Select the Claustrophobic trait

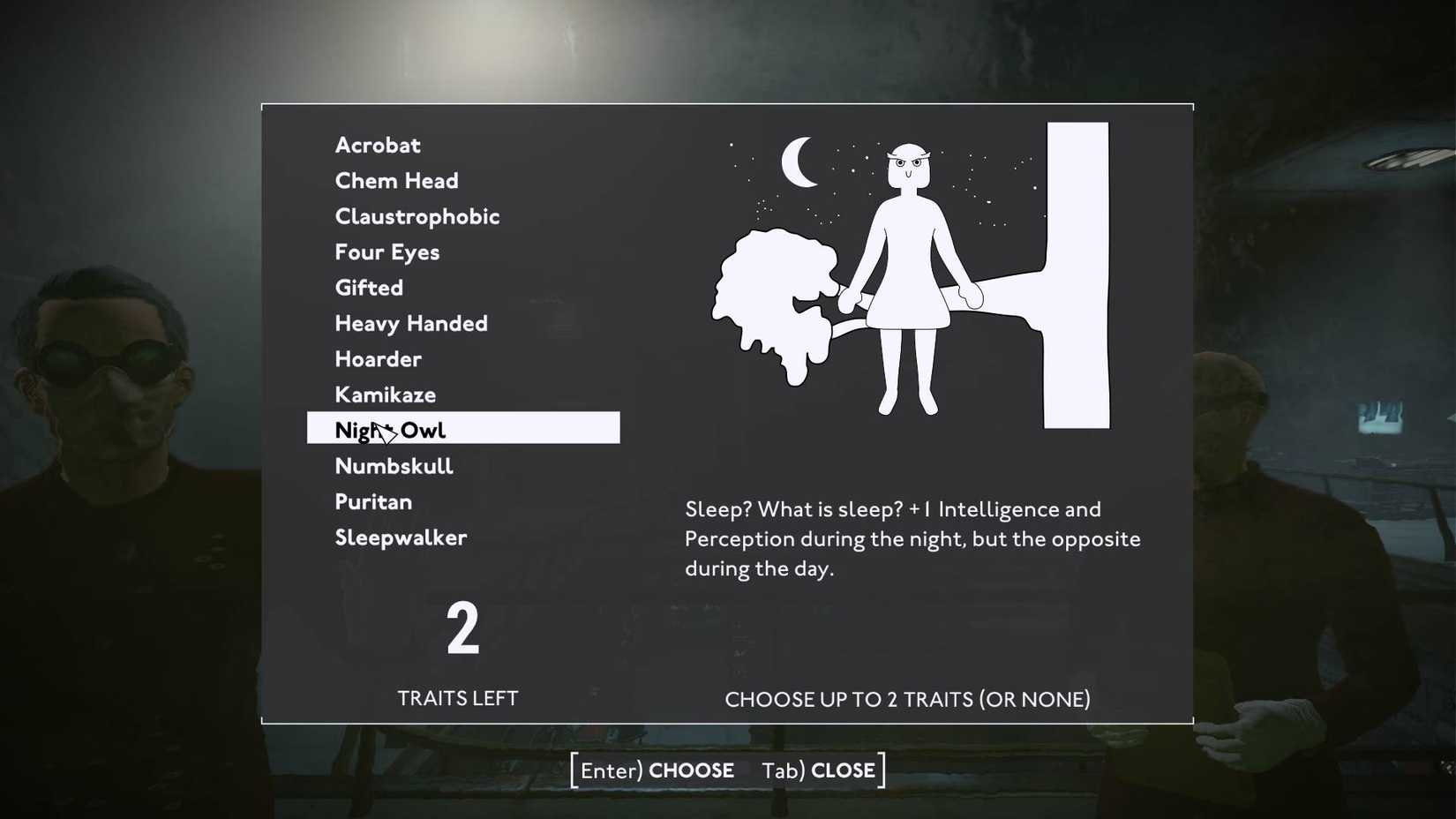coord(417,216)
